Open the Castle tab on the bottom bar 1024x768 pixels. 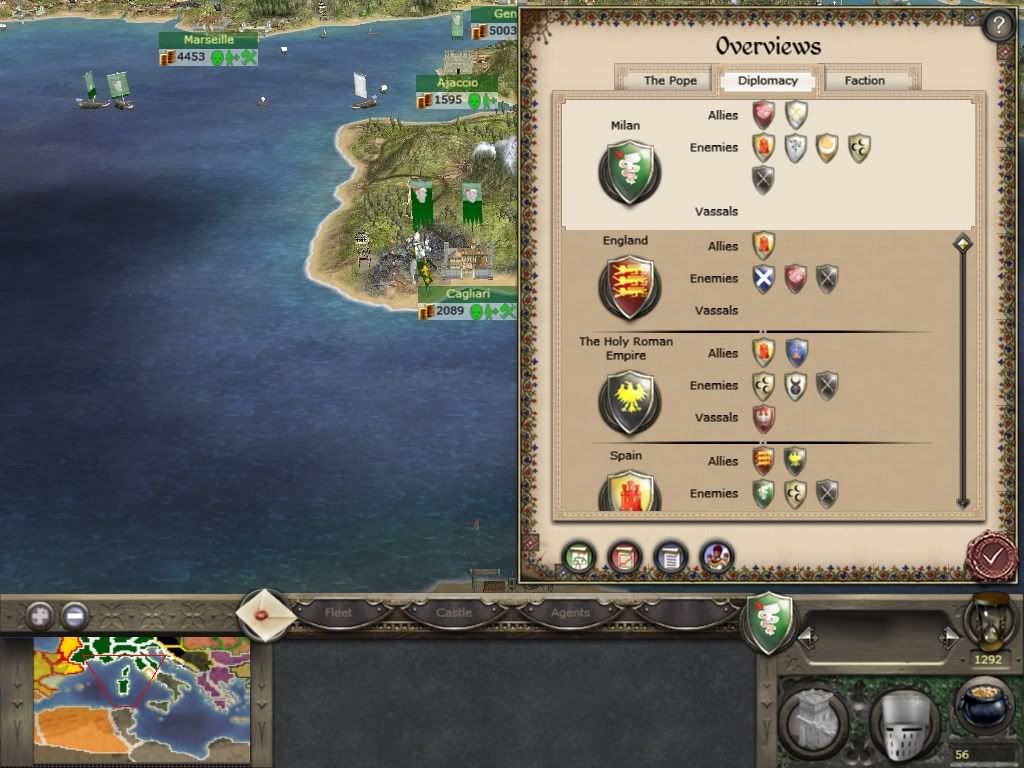click(x=454, y=612)
